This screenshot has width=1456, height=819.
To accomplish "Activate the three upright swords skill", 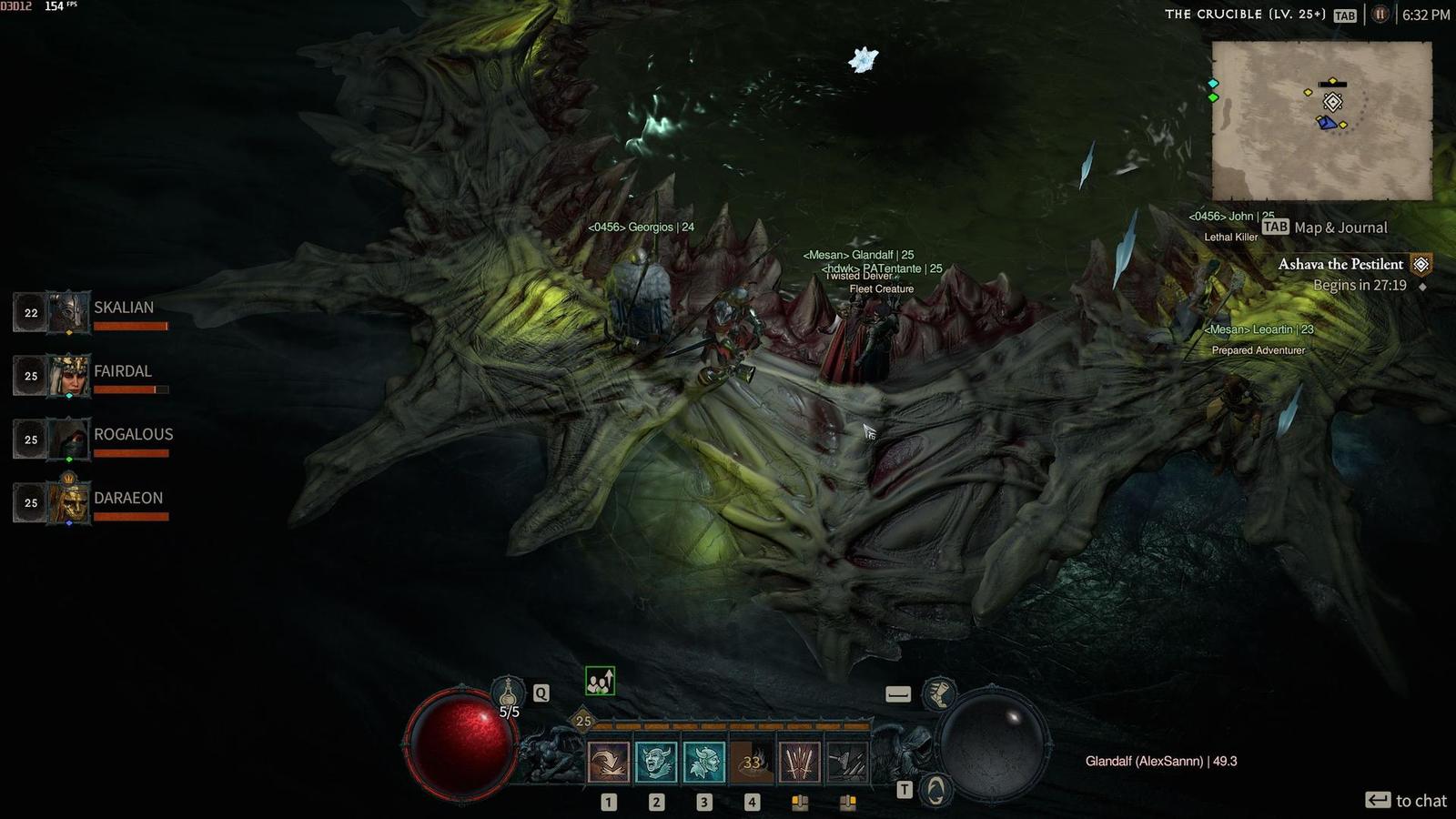I will (x=799, y=762).
